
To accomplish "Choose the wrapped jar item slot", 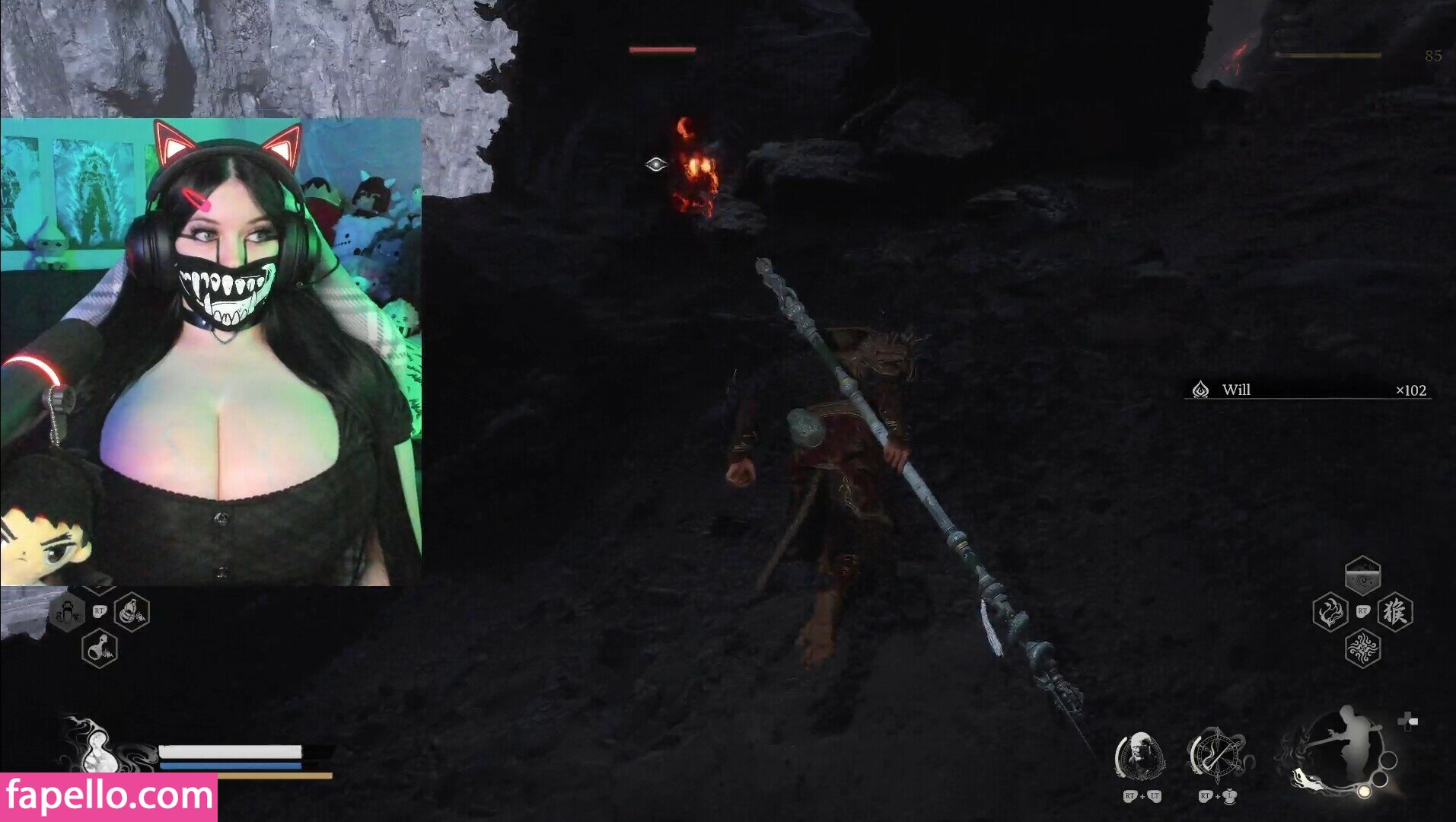I will [x=132, y=612].
